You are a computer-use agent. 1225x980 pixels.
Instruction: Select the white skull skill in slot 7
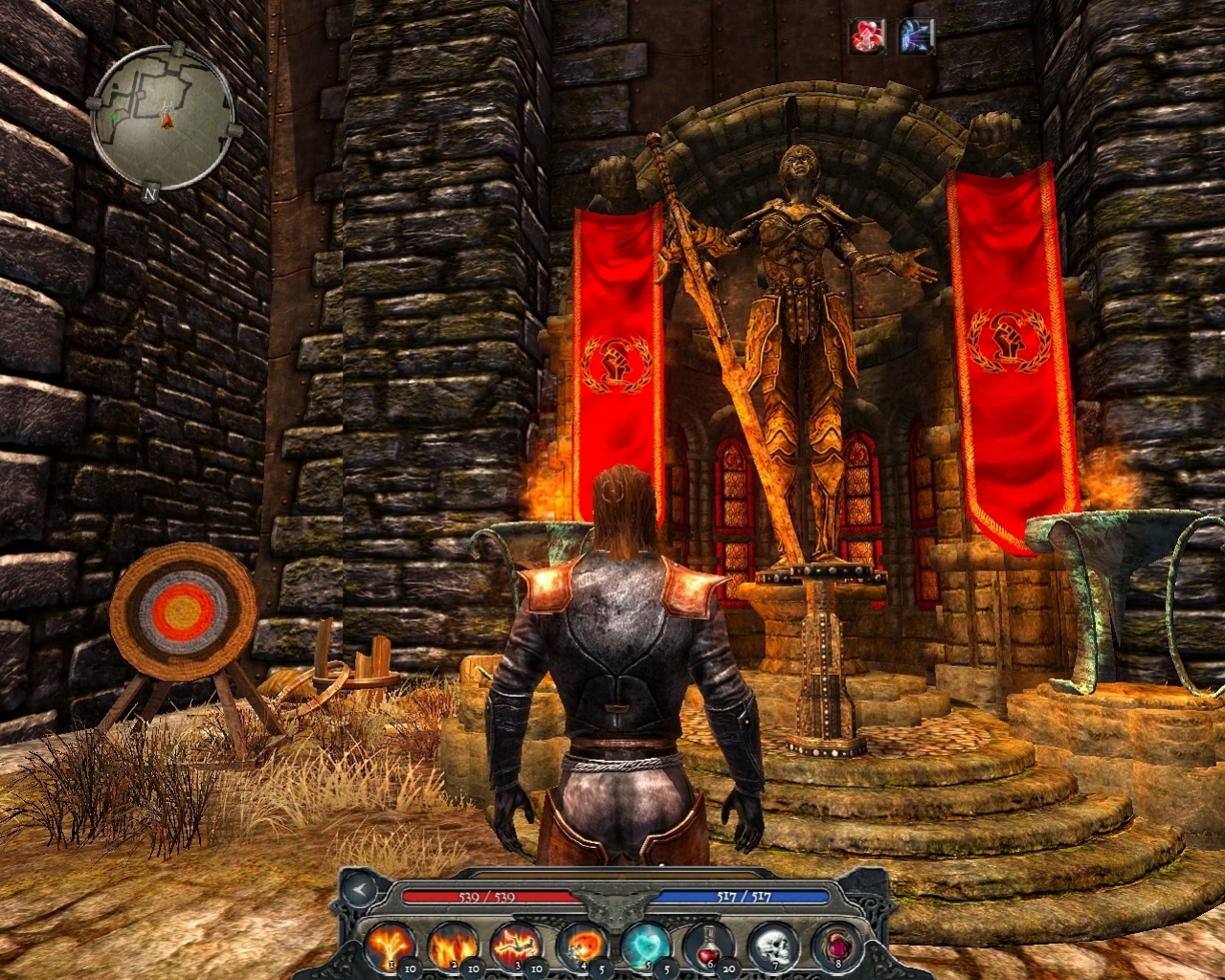(772, 946)
